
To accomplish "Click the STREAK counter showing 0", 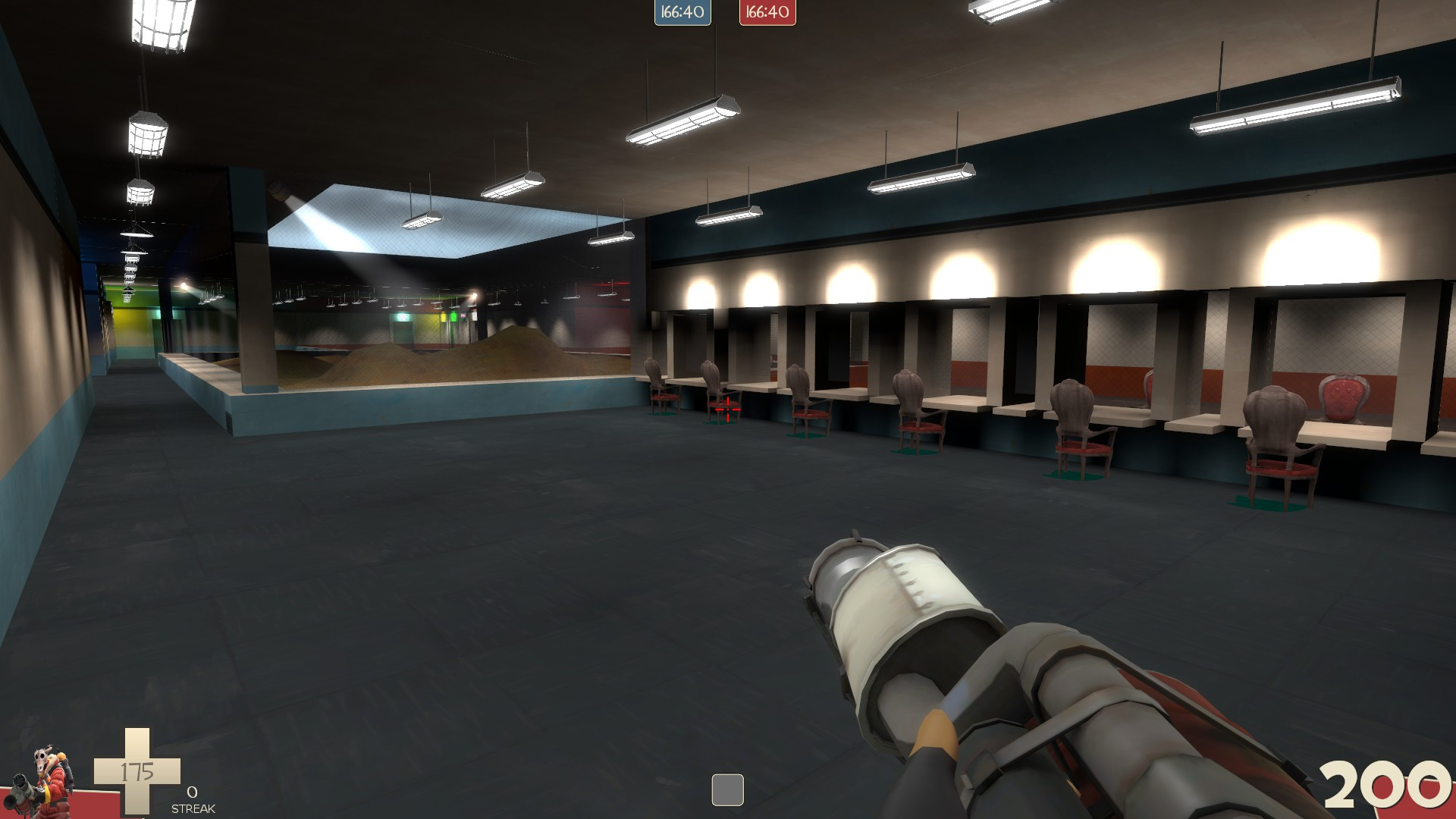I will click(192, 796).
